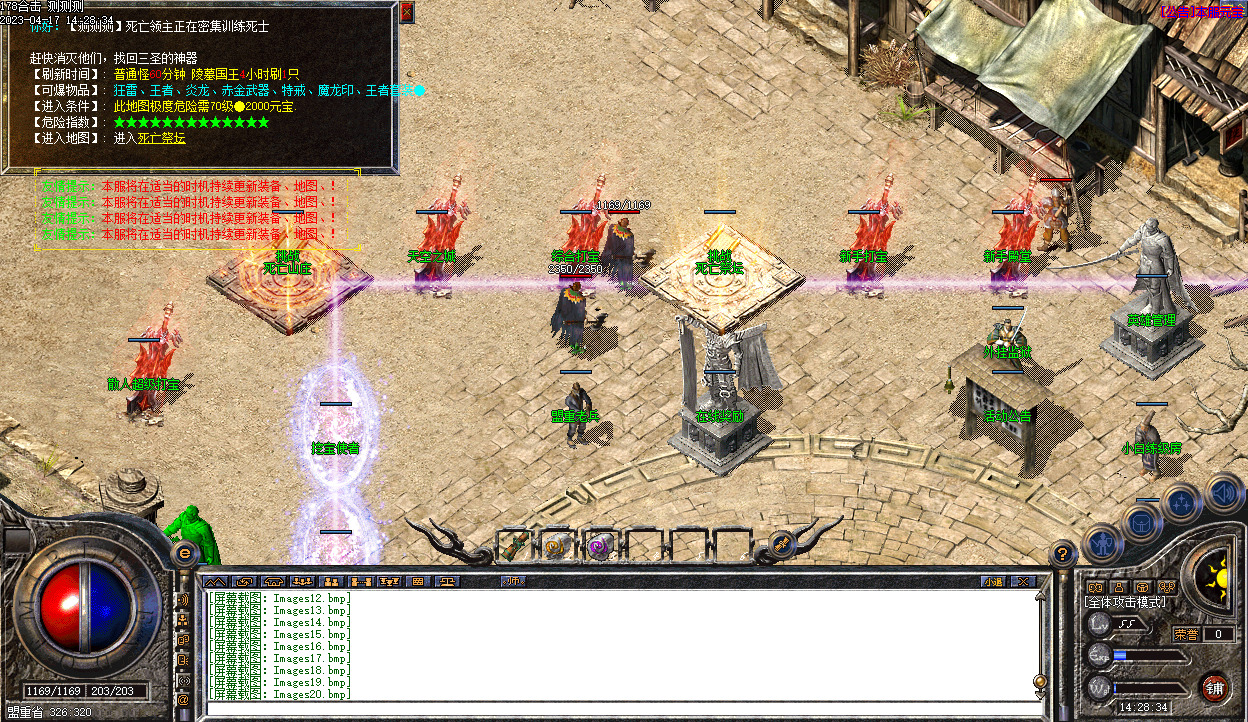
Task: Use the bamboo scroll hotbar item
Action: 516,547
